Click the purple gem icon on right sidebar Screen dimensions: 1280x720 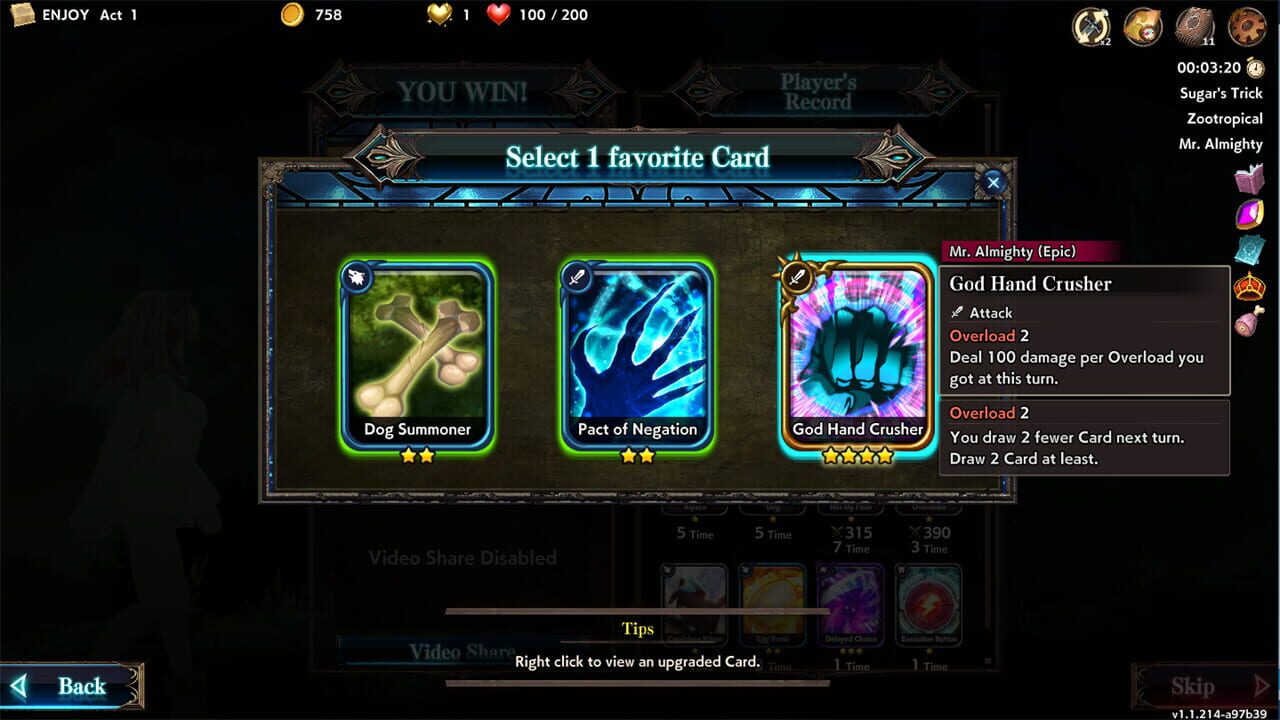click(x=1247, y=214)
